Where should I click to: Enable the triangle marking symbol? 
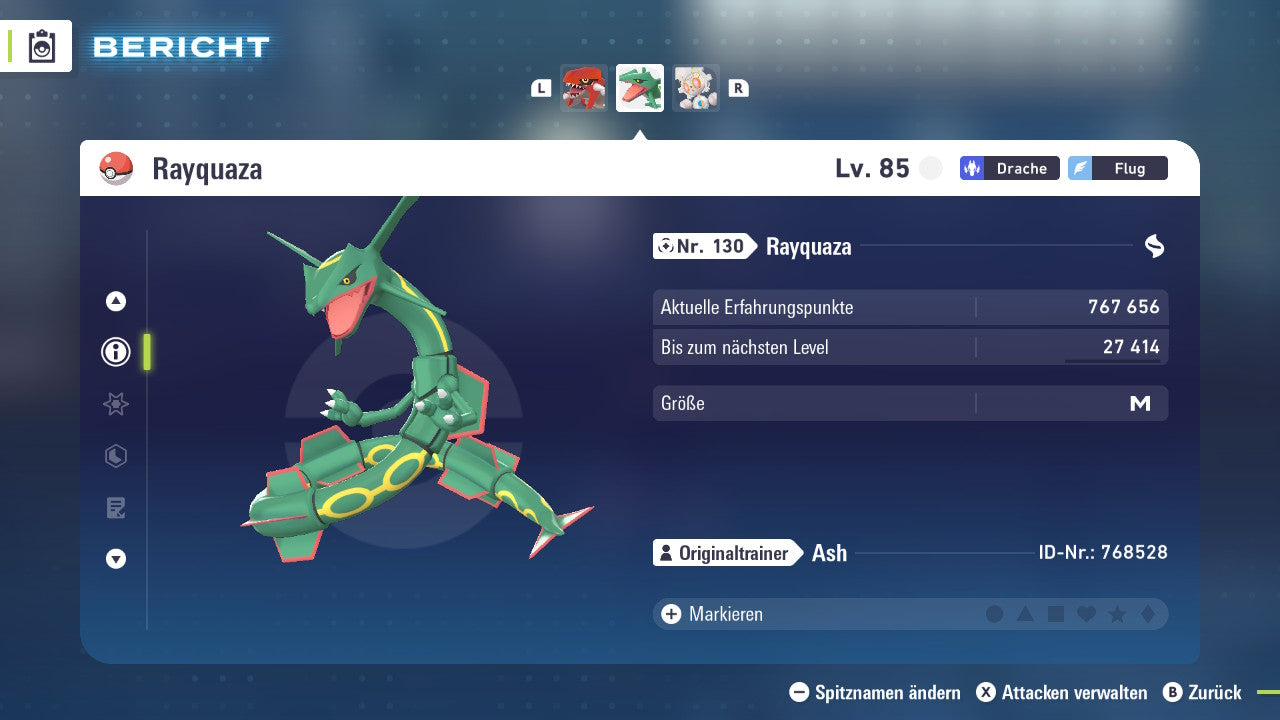(1026, 614)
